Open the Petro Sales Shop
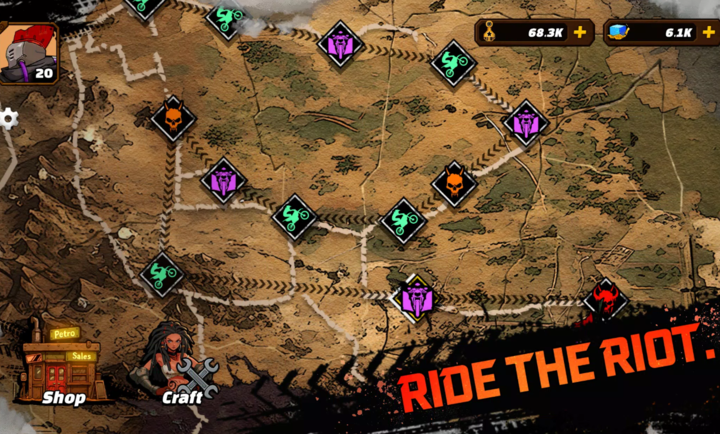 [62, 365]
